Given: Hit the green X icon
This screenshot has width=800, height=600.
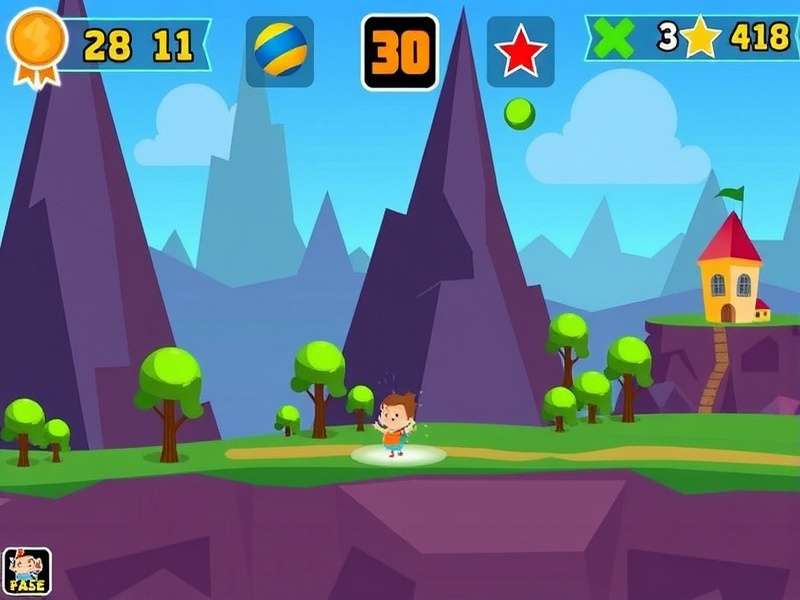Looking at the screenshot, I should point(614,37).
